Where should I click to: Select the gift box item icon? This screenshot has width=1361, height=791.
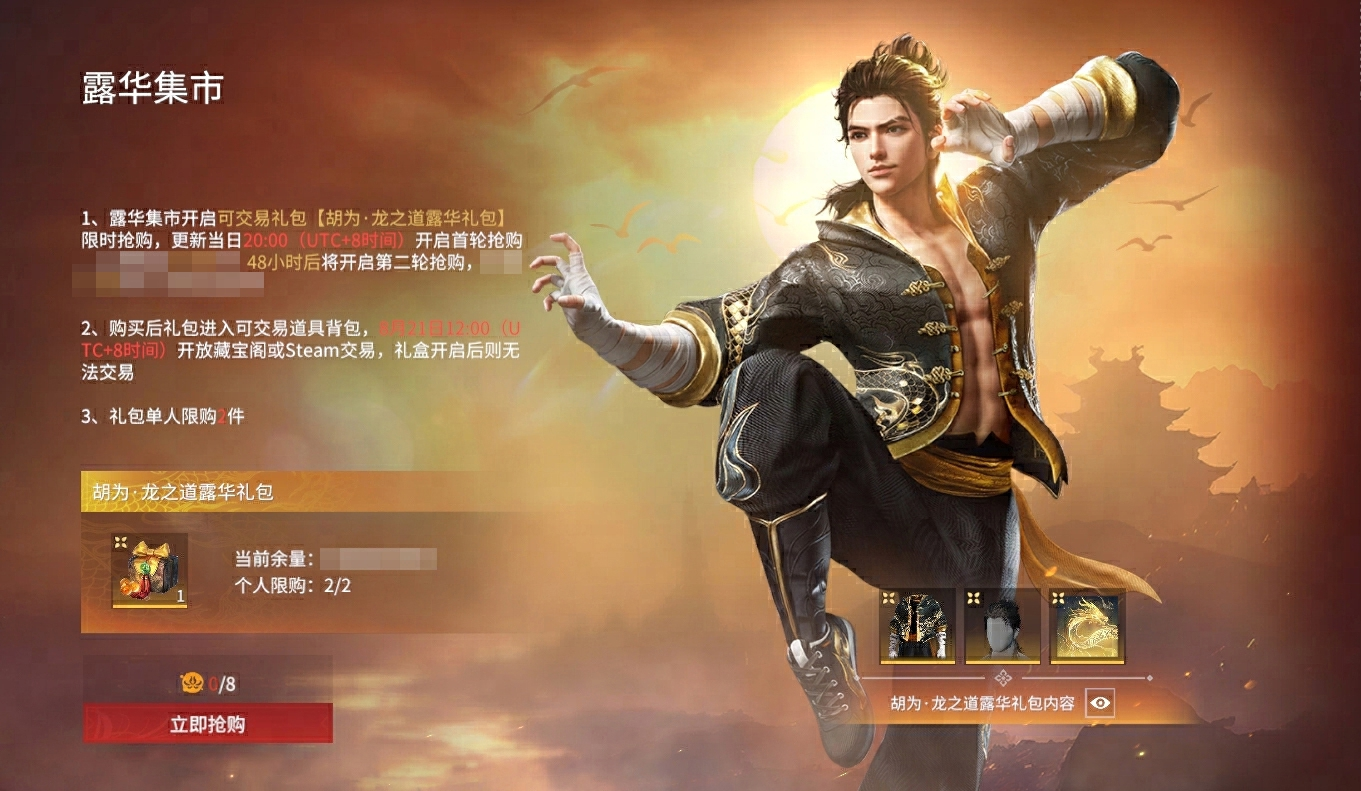click(x=149, y=570)
